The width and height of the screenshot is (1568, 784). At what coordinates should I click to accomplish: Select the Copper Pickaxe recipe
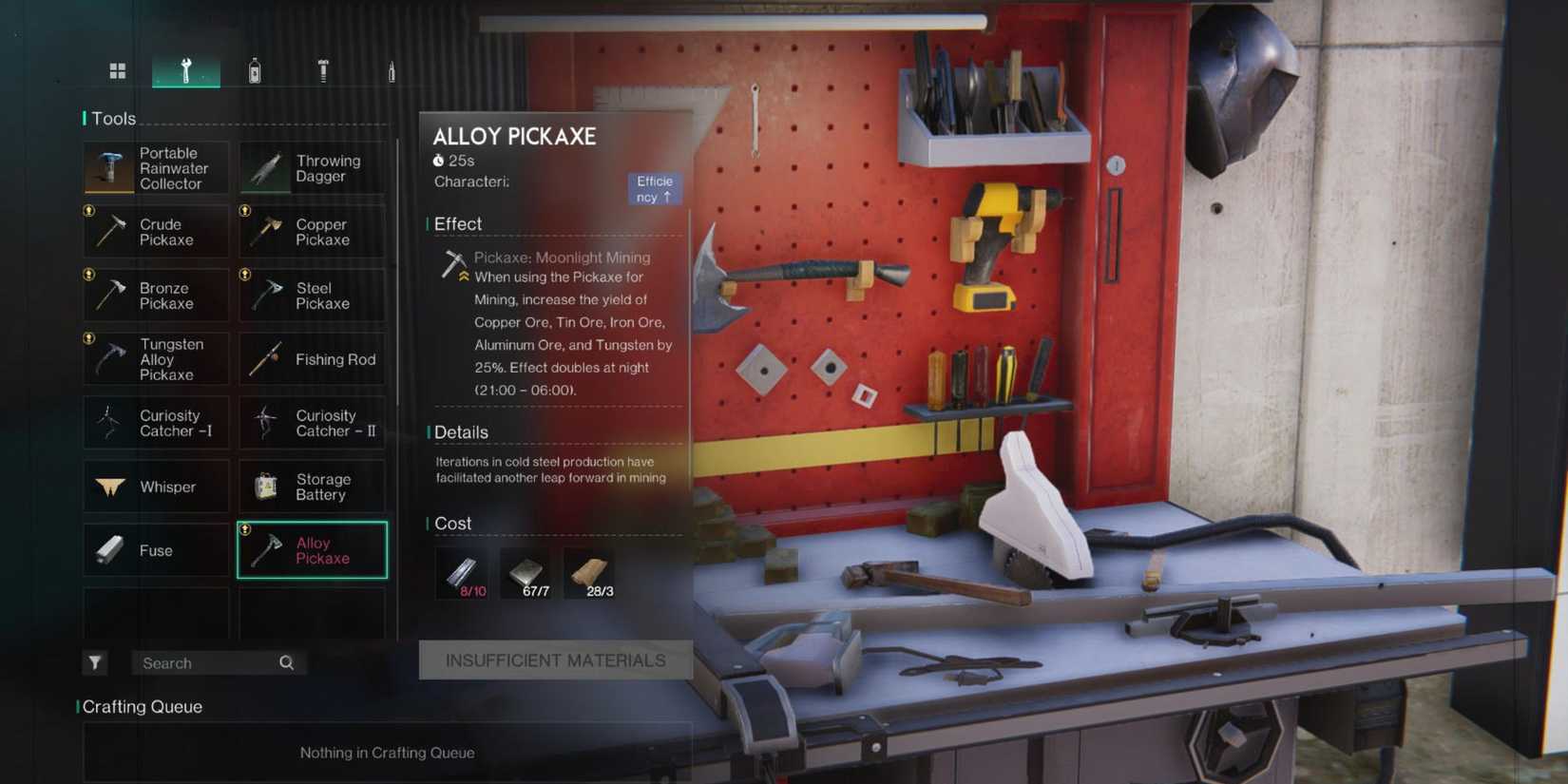click(x=312, y=232)
